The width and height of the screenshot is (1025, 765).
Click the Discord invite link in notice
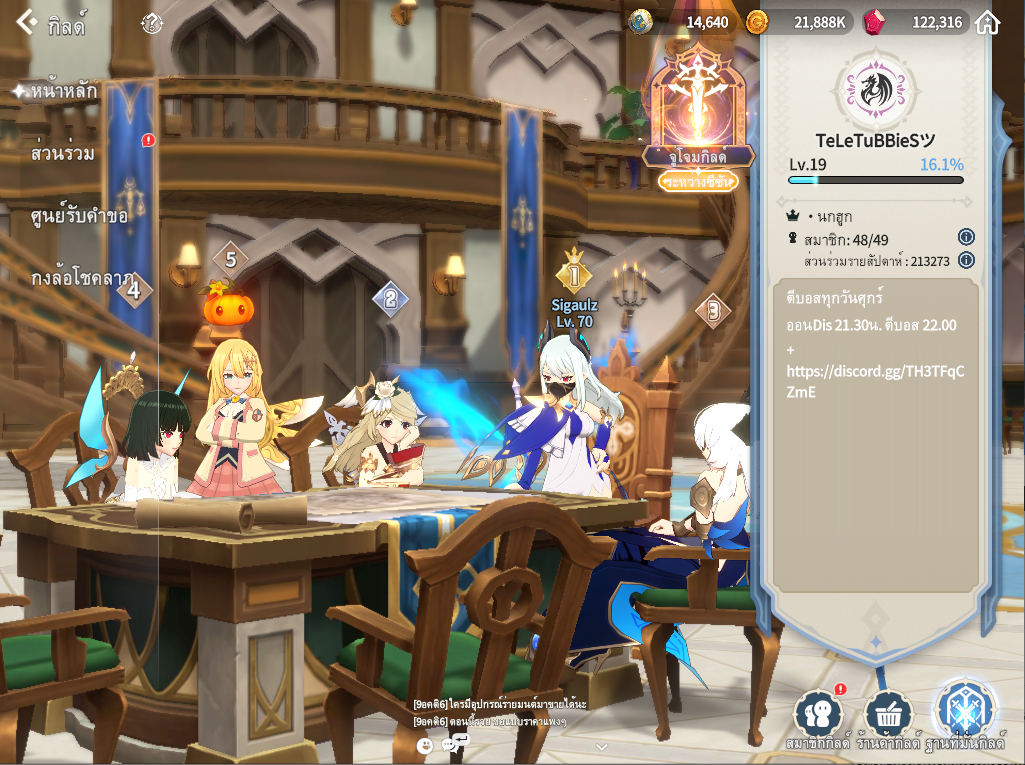875,382
